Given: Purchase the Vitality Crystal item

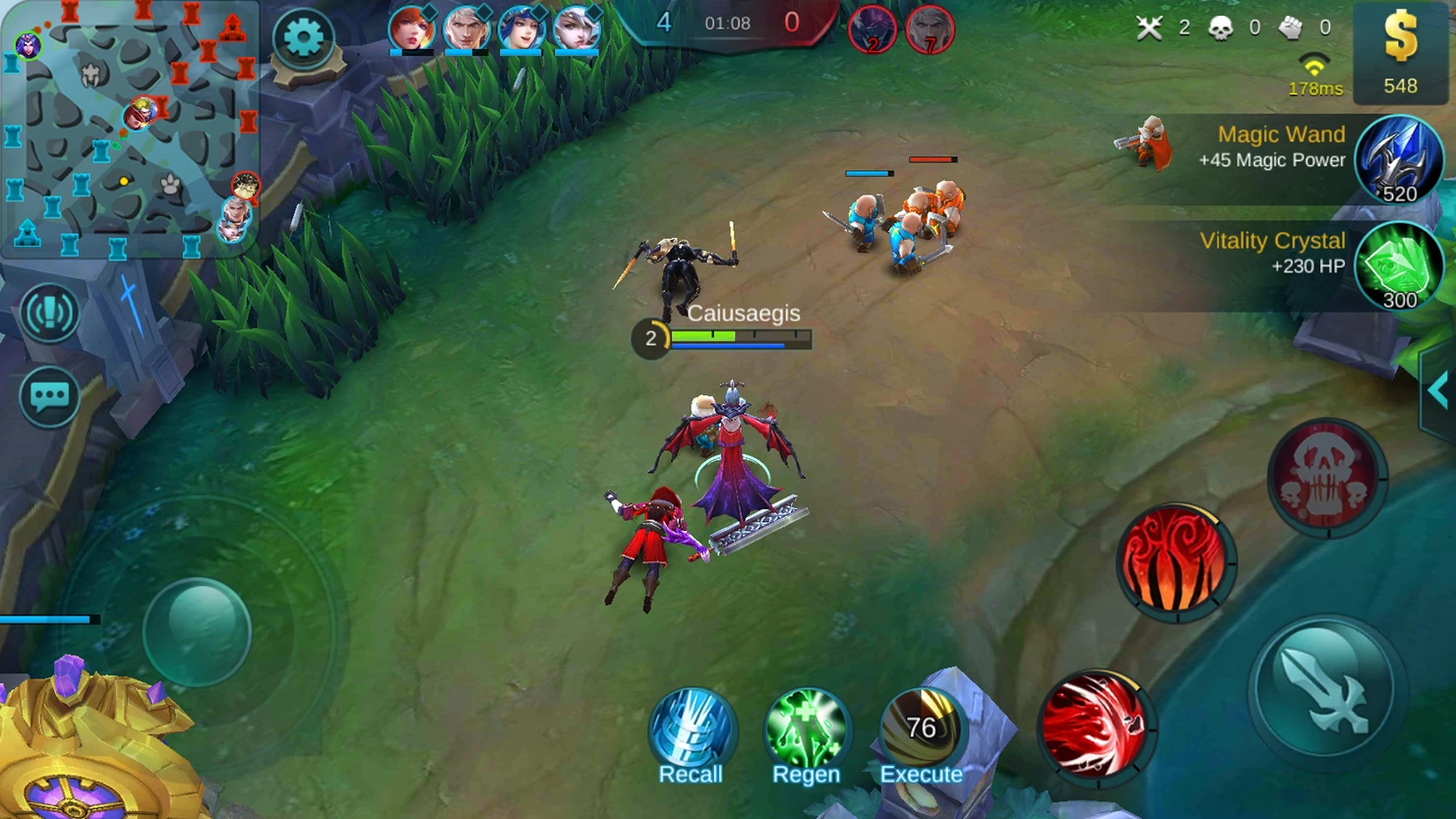Looking at the screenshot, I should 1398,266.
